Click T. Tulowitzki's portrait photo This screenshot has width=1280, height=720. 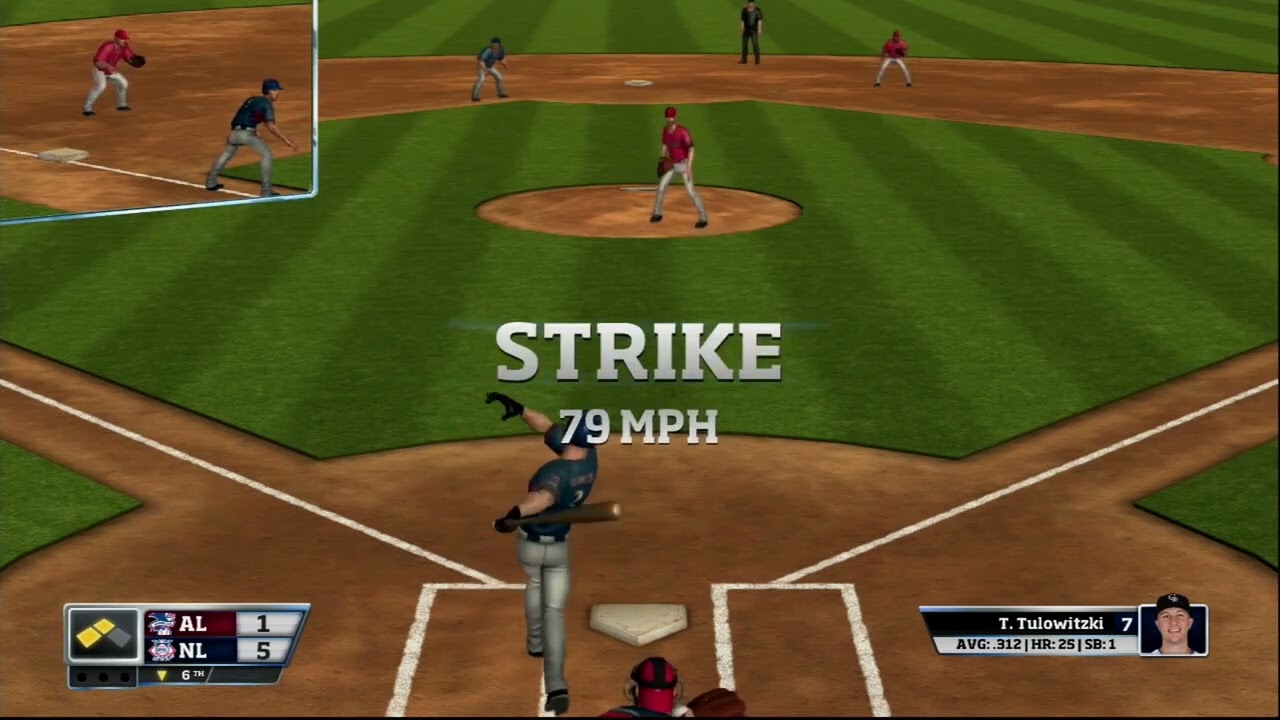[1176, 630]
